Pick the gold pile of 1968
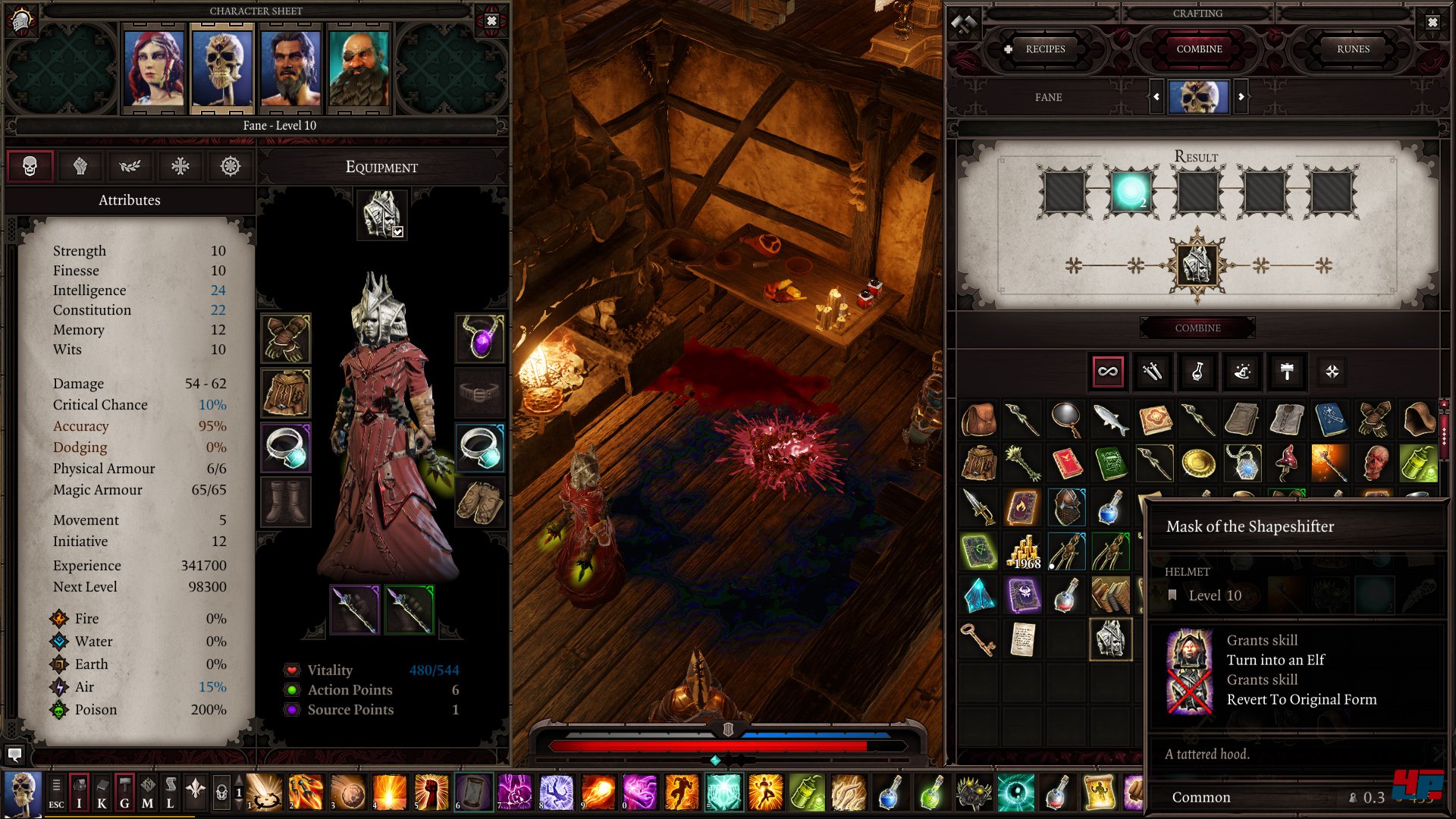This screenshot has width=1456, height=819. (1023, 551)
